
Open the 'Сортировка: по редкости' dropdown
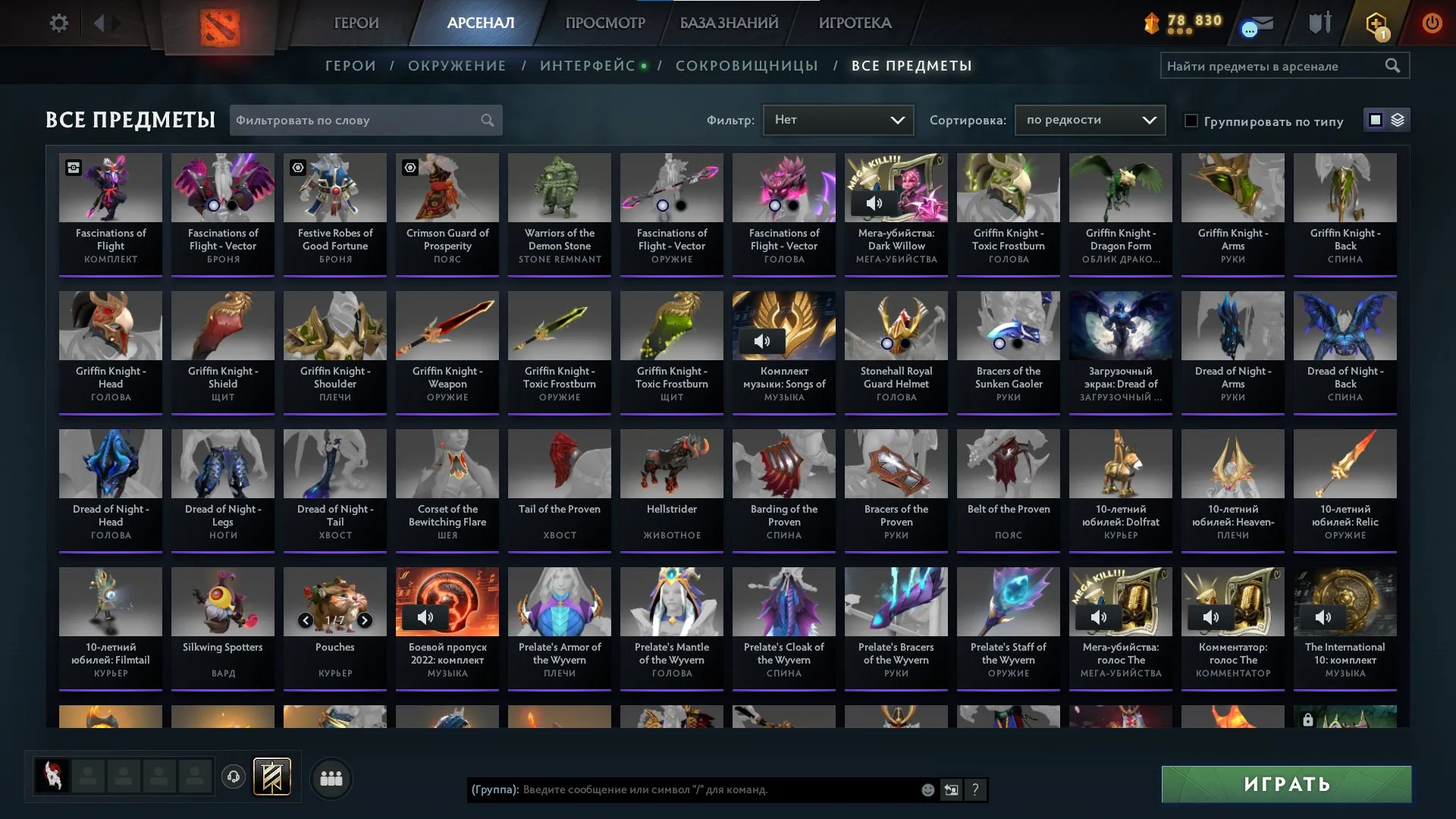tap(1090, 119)
